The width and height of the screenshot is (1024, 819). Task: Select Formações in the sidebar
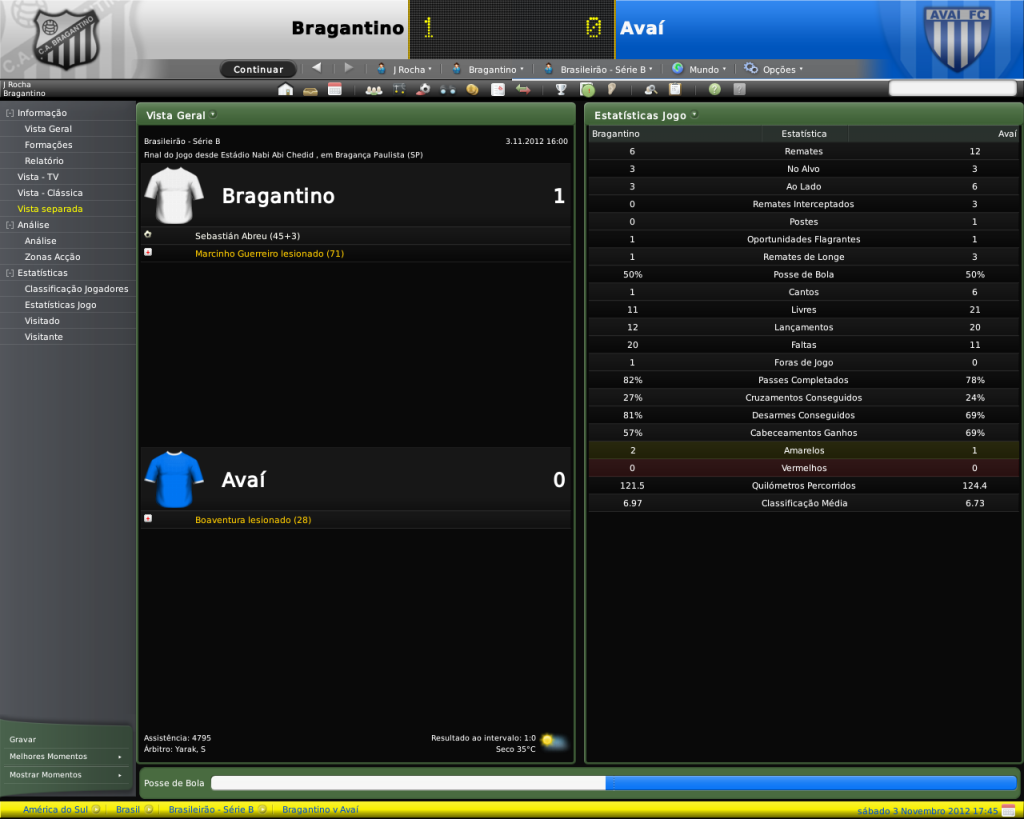[x=48, y=145]
